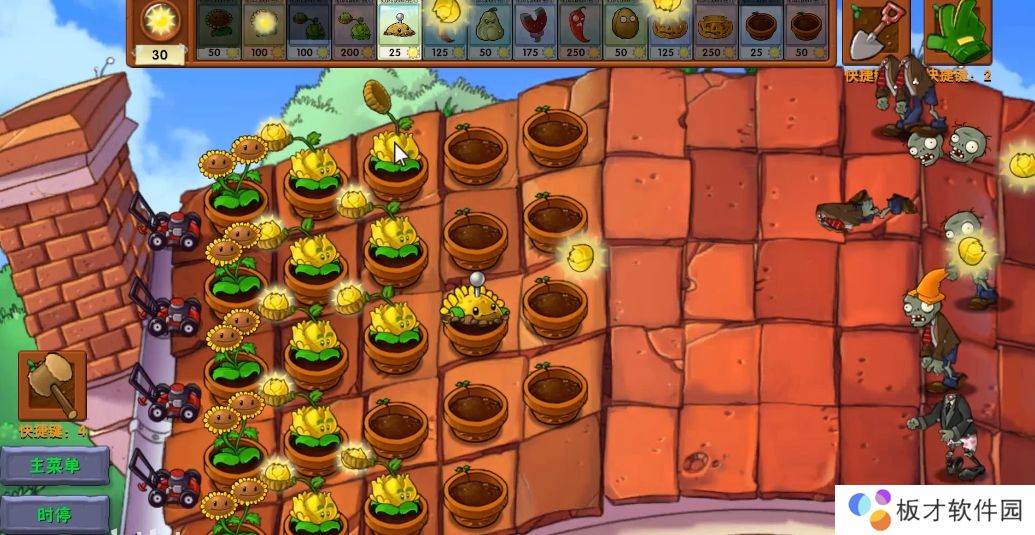The image size is (1035, 535).
Task: Select the wooden mallet tool
Action: [52, 385]
